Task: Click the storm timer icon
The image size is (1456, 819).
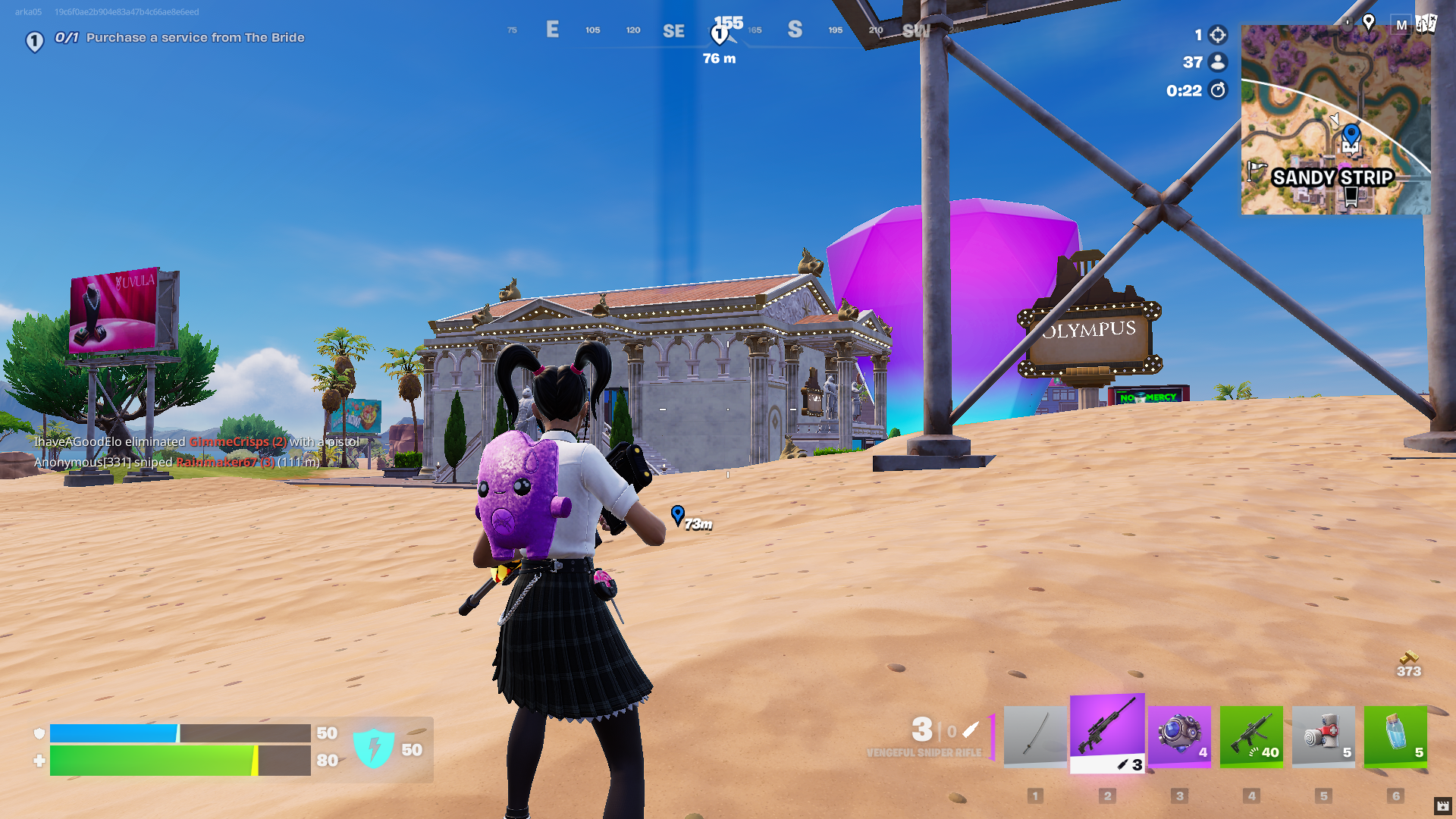Action: click(x=1217, y=90)
